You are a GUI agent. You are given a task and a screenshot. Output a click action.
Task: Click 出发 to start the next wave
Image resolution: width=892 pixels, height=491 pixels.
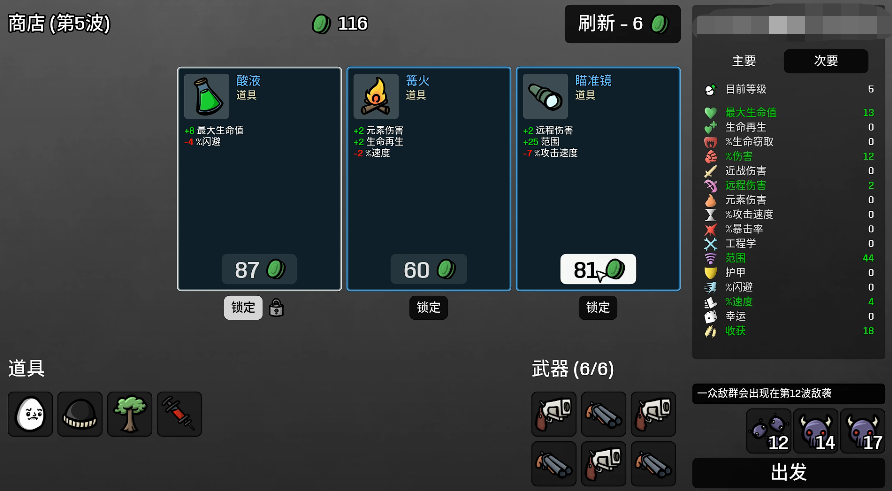pos(788,472)
